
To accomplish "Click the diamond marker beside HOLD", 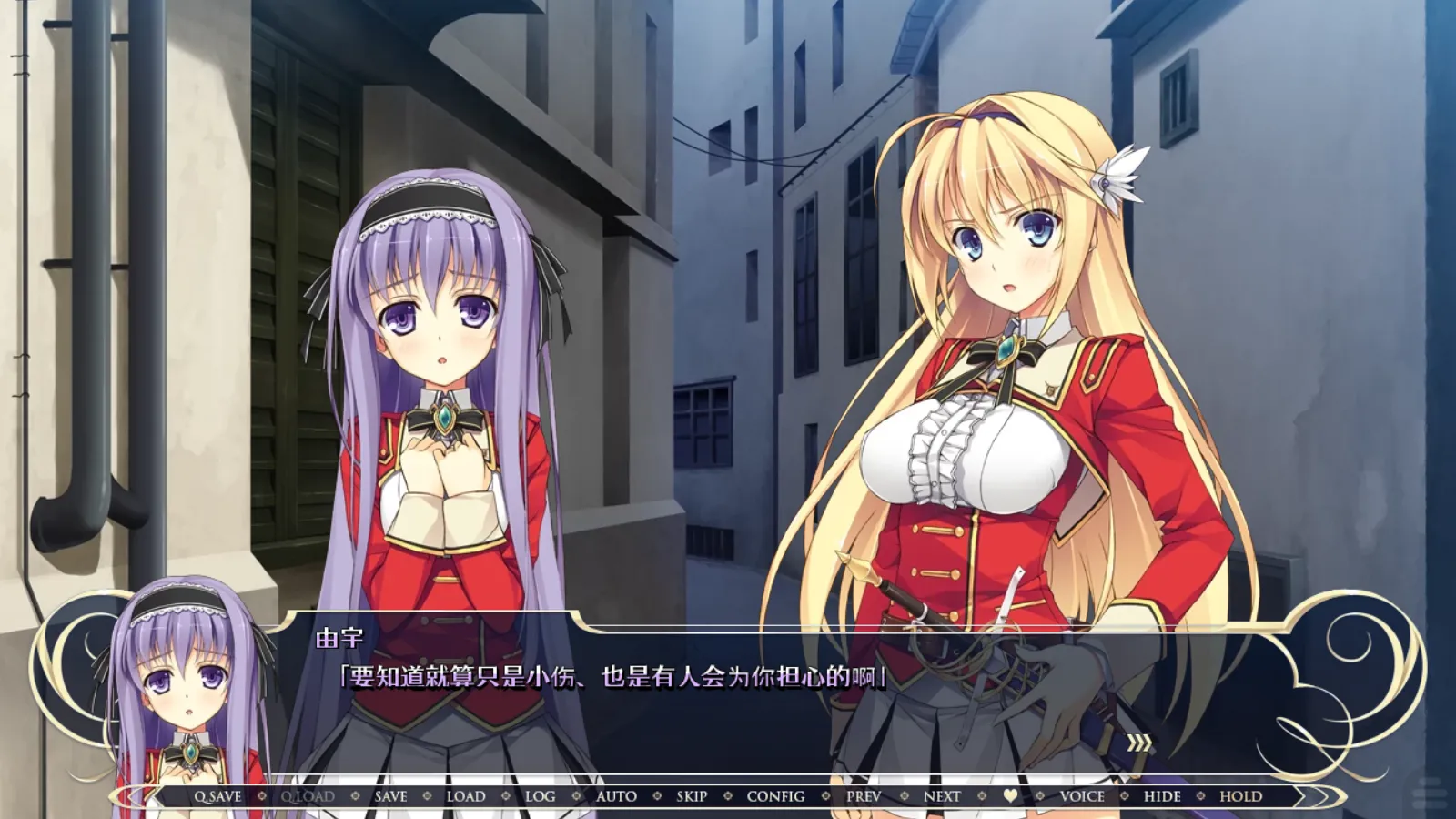I will click(x=1201, y=795).
